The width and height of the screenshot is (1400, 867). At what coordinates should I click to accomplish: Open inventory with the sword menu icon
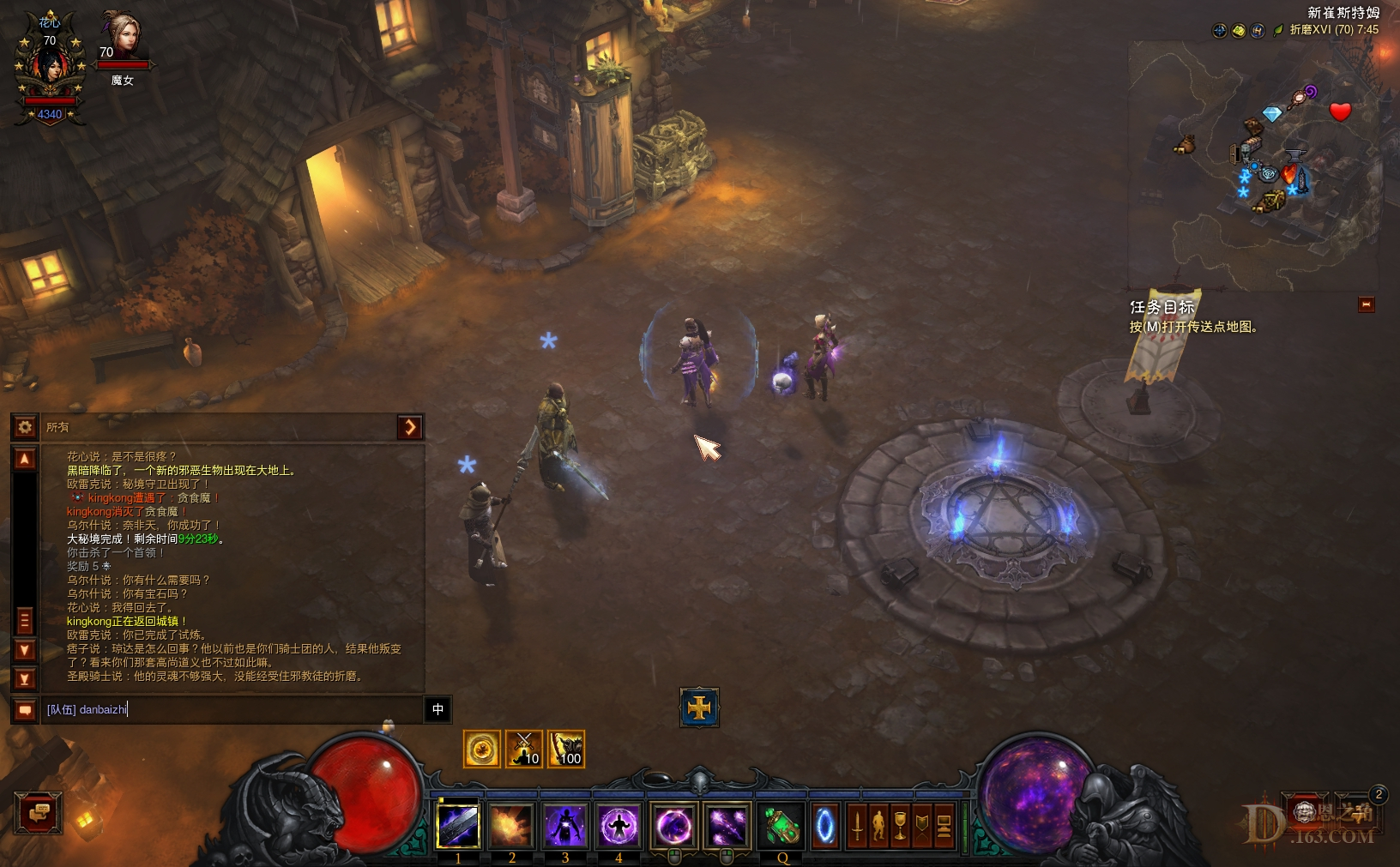858,825
